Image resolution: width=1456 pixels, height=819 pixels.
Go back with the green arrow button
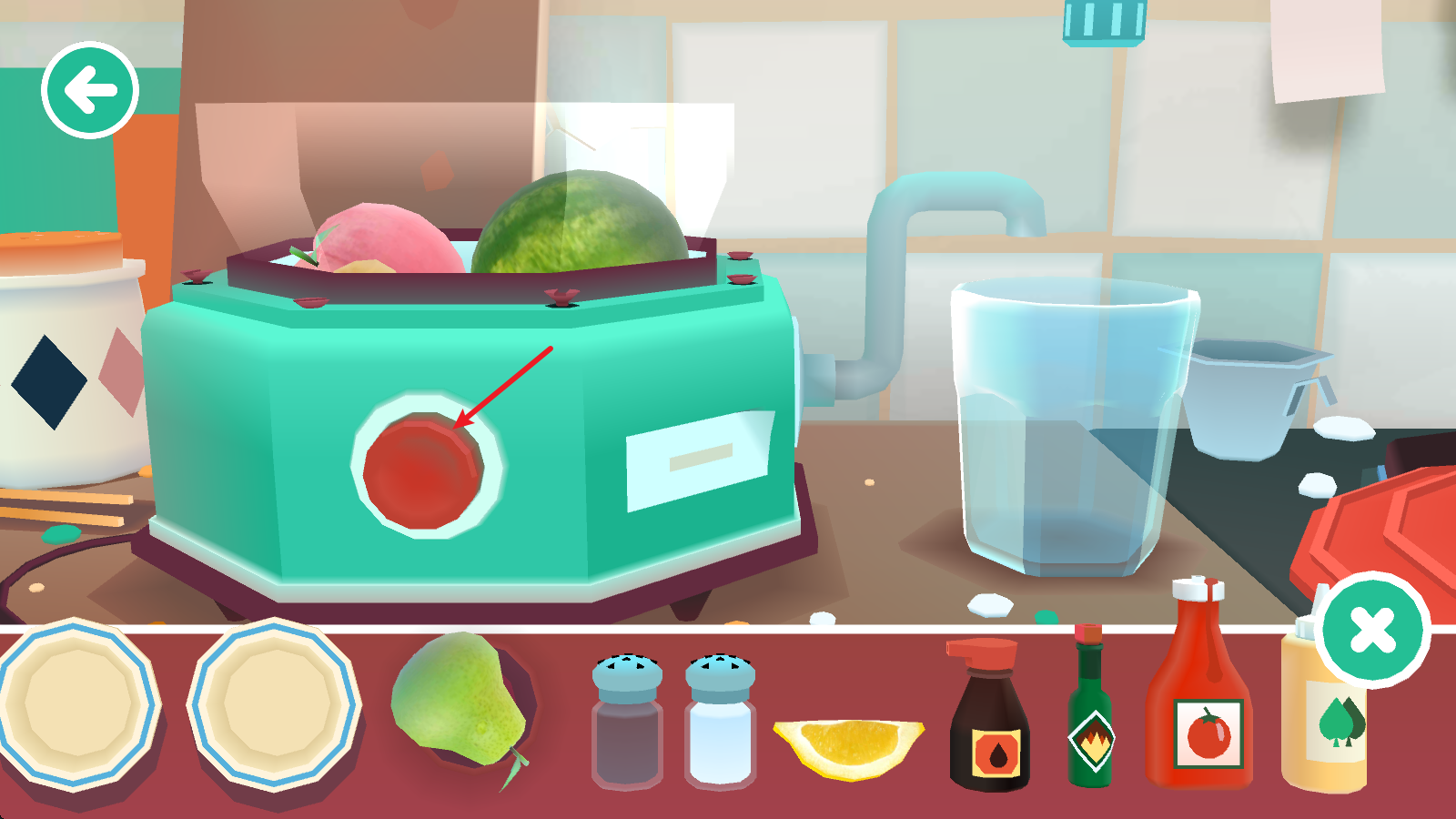pos(89,90)
